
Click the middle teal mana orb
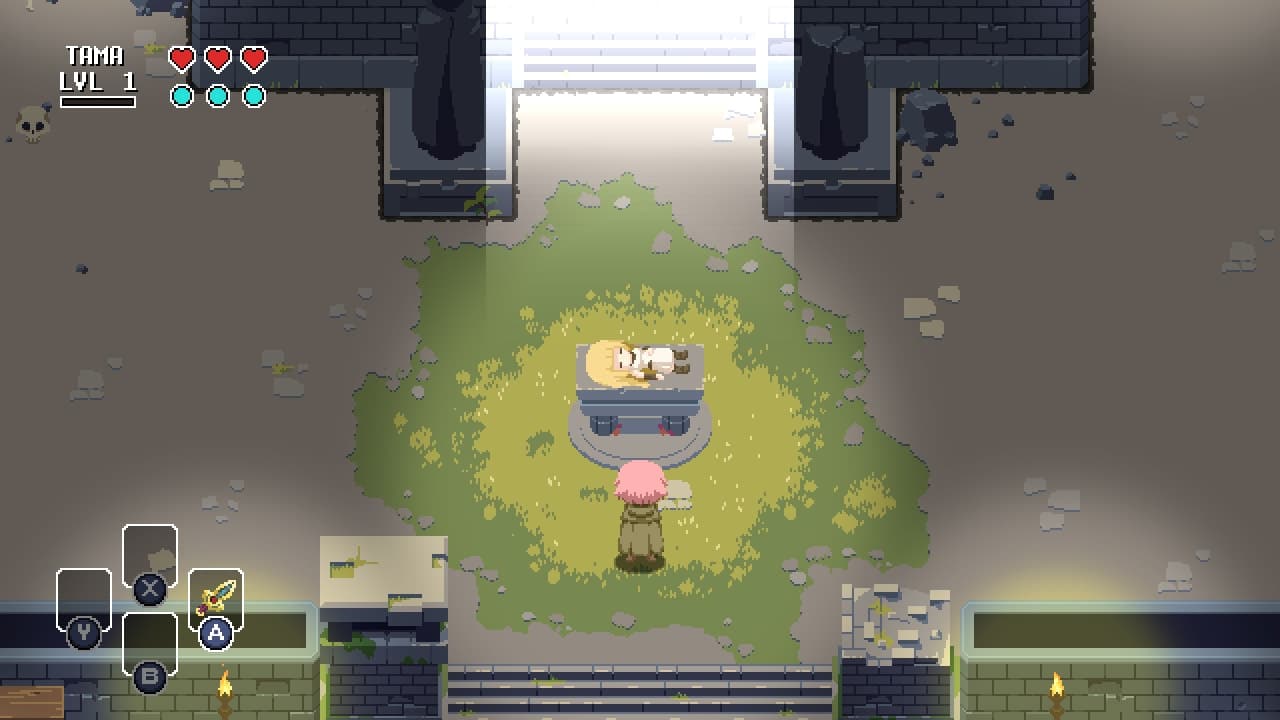(217, 95)
